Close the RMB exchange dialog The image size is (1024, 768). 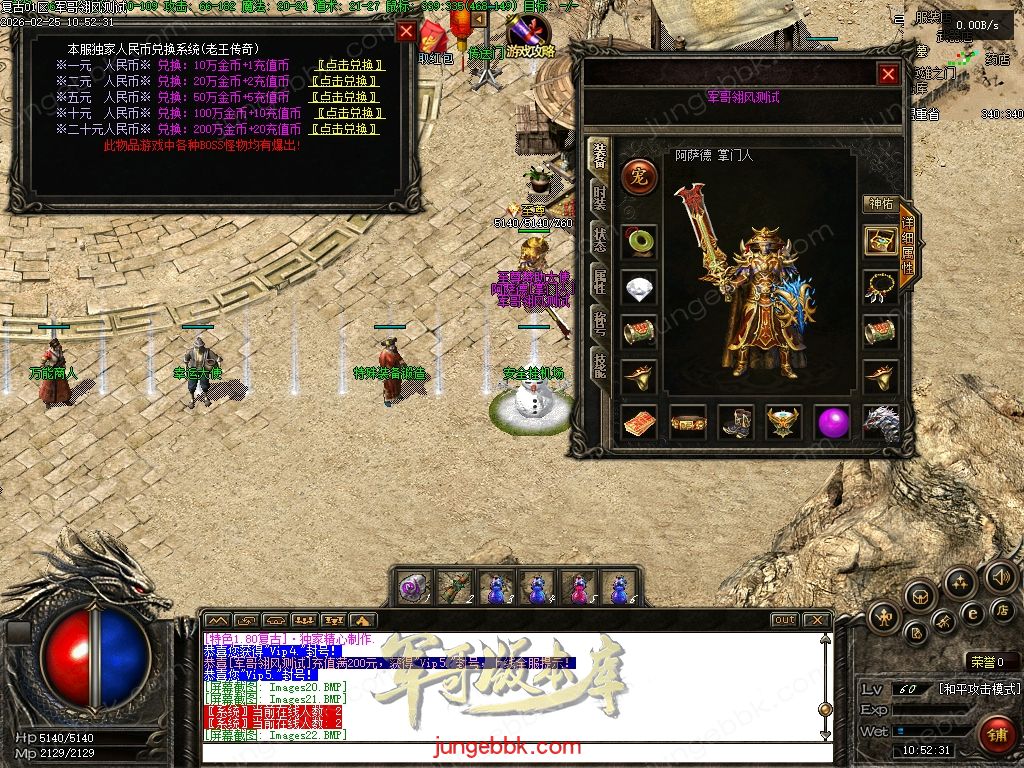(x=406, y=31)
